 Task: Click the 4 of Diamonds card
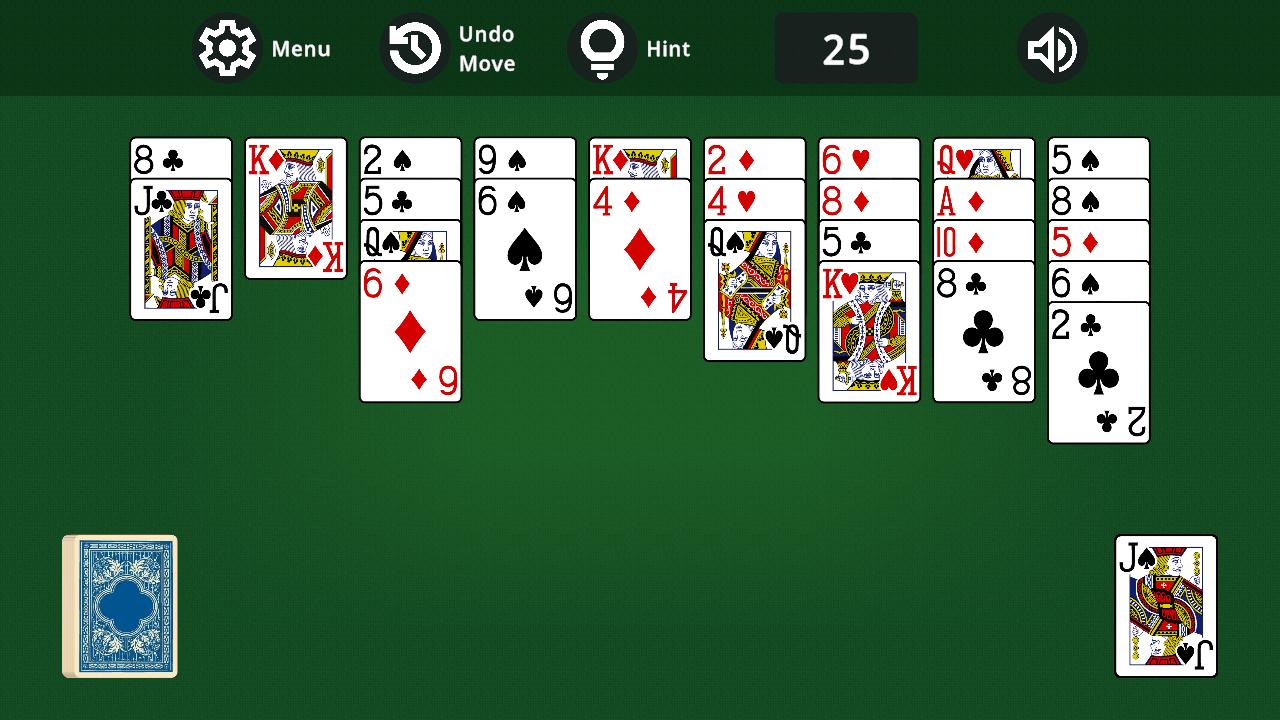point(640,250)
